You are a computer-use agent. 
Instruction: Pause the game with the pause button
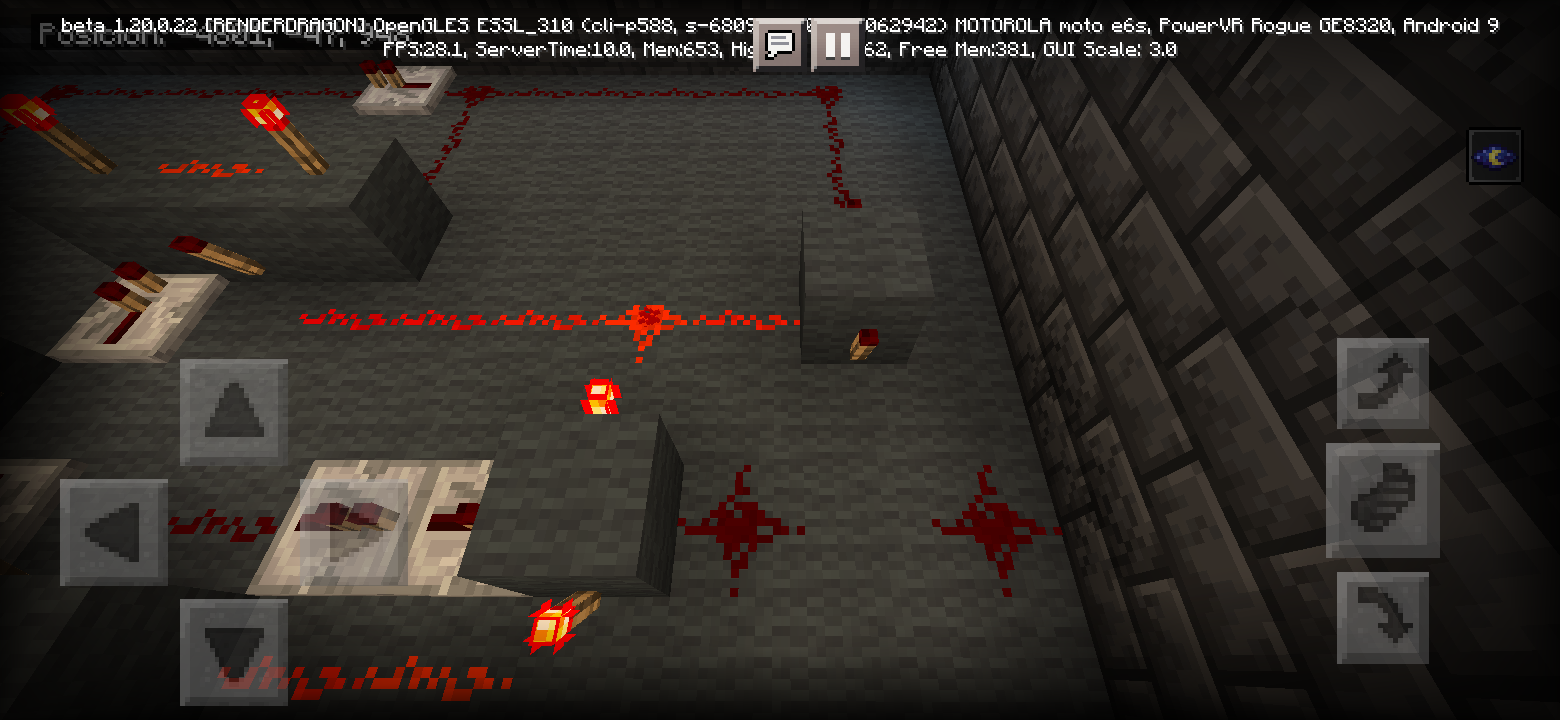pyautogui.click(x=837, y=45)
